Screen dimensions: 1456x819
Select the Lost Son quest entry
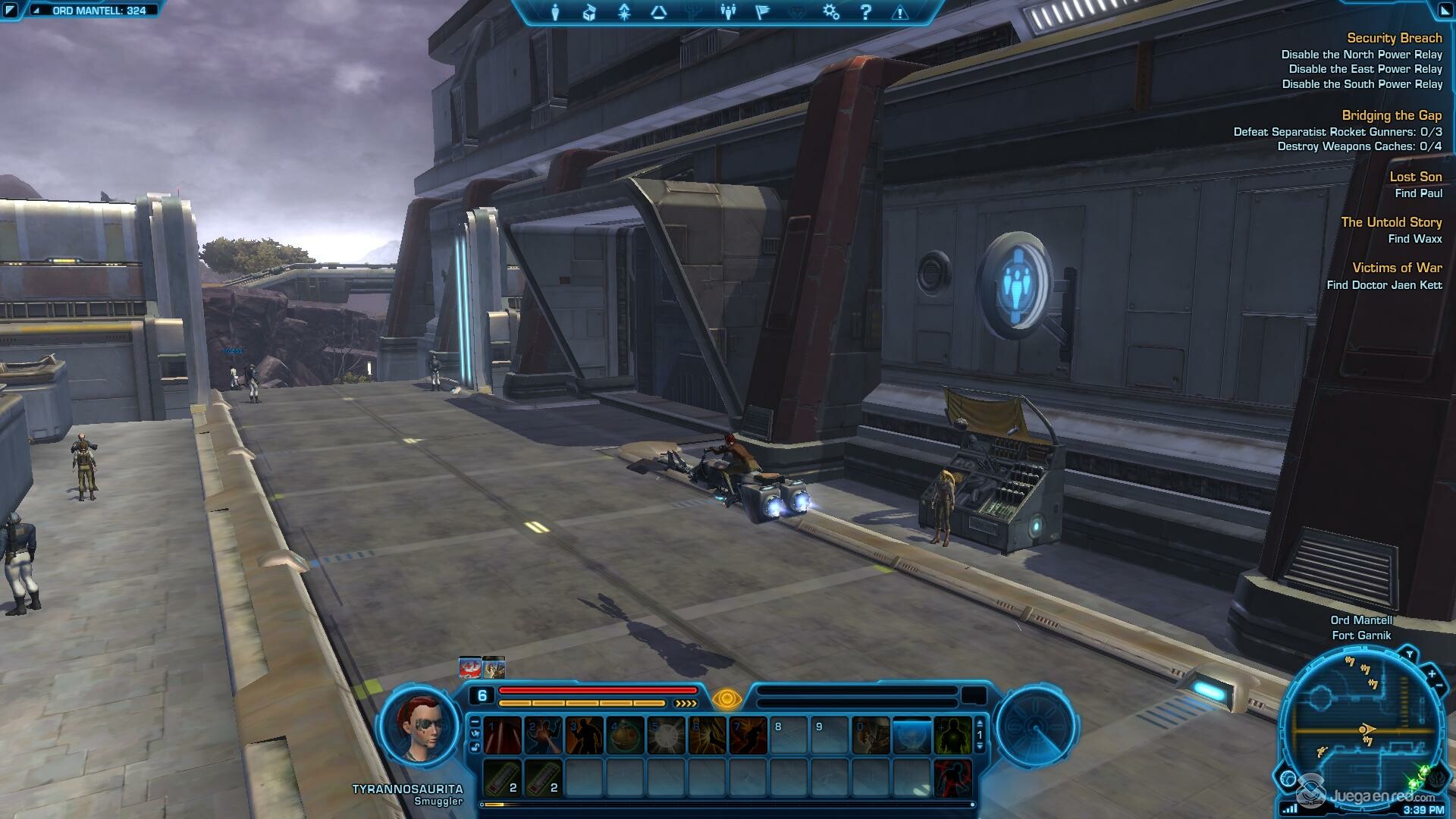1415,177
